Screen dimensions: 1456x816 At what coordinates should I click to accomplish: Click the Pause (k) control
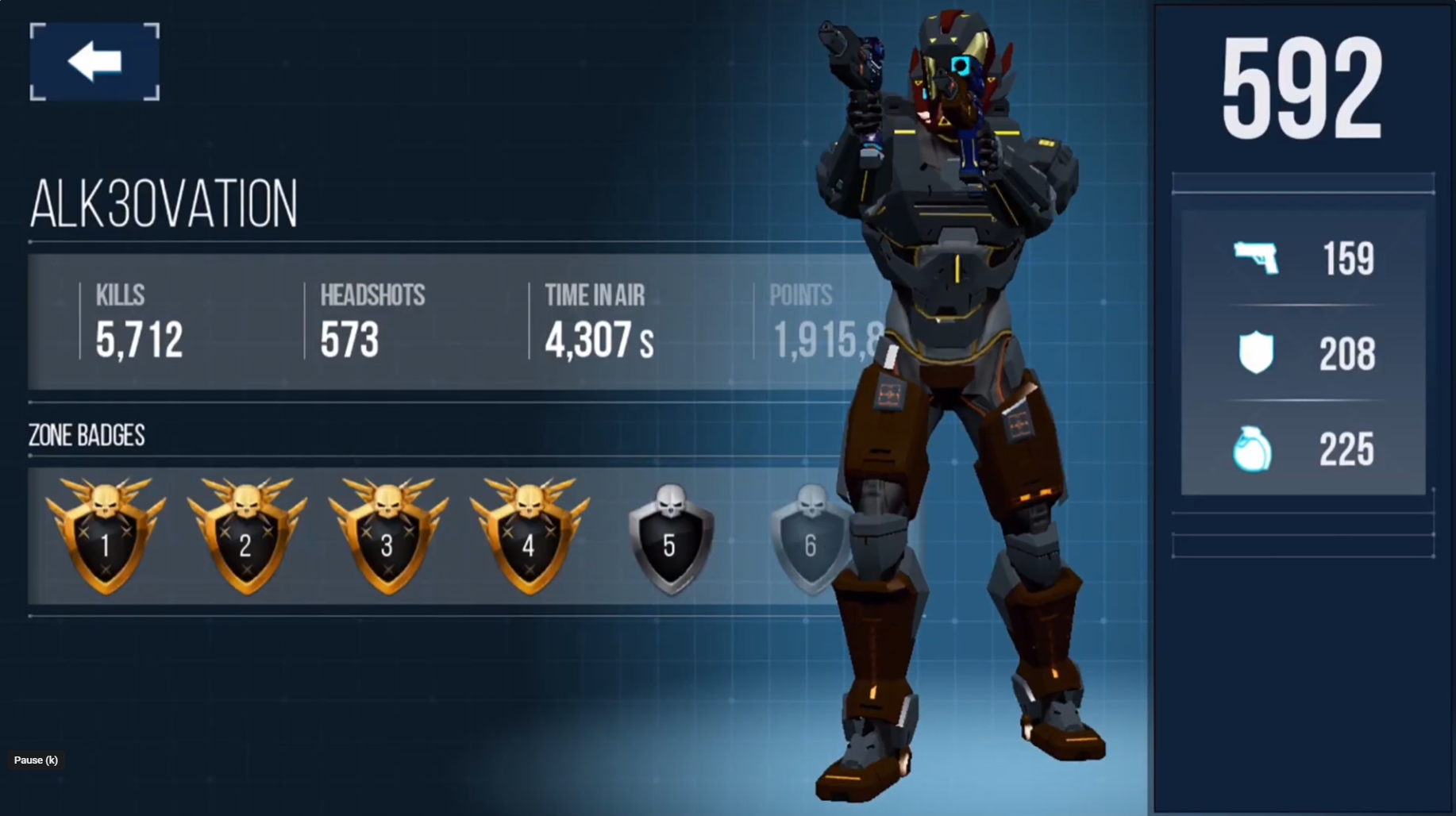pyautogui.click(x=36, y=760)
